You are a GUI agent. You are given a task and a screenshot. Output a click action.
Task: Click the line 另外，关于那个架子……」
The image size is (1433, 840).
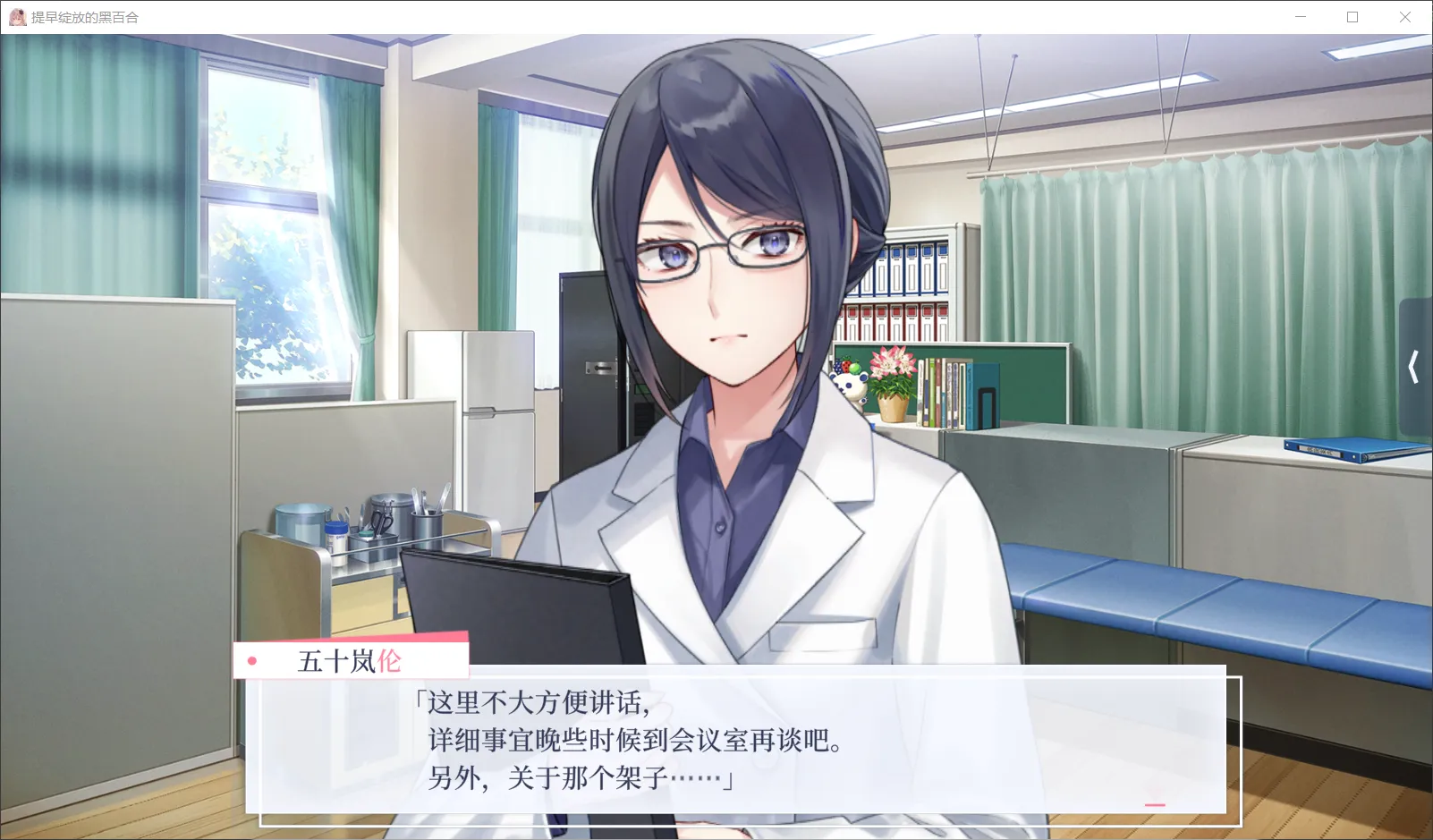577,777
